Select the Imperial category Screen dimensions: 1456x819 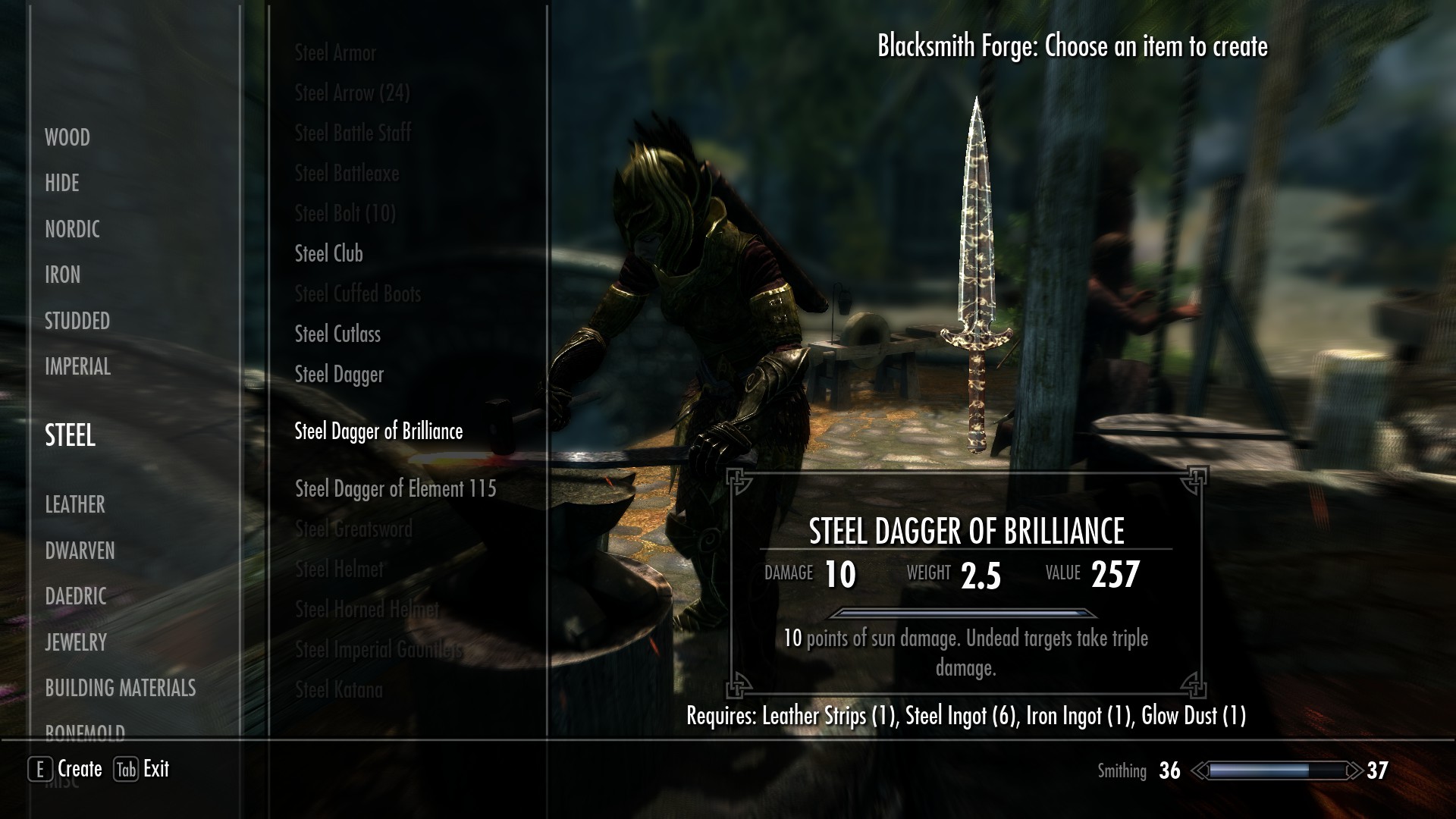(77, 367)
